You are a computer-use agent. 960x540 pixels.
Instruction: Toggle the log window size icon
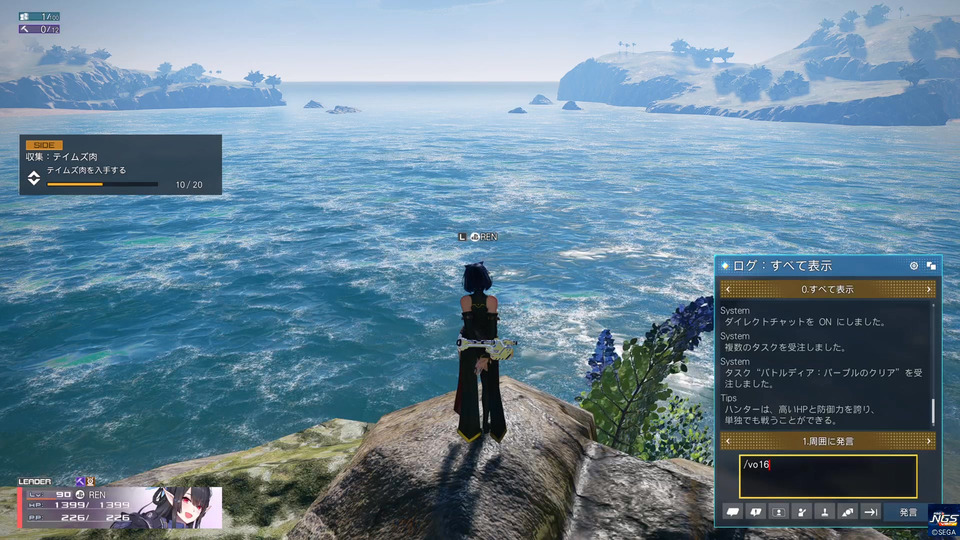pos(931,266)
